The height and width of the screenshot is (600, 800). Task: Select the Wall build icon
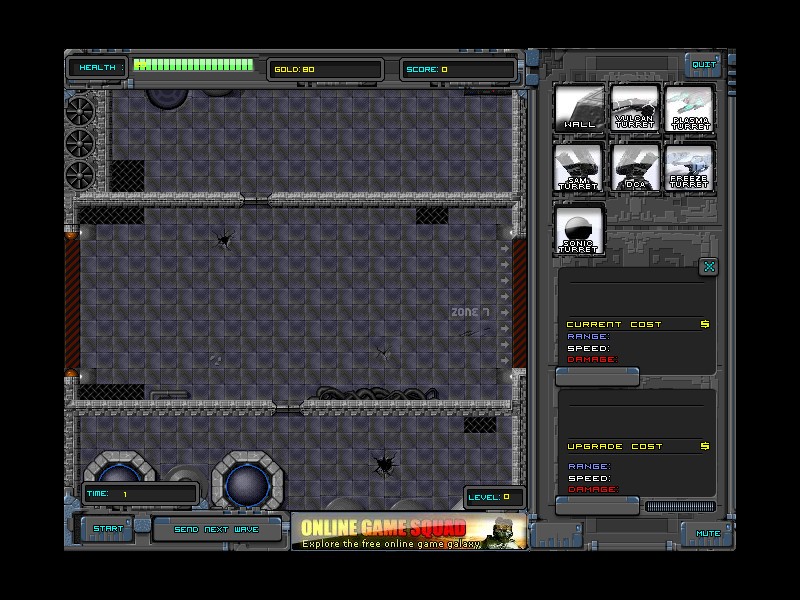[x=579, y=108]
